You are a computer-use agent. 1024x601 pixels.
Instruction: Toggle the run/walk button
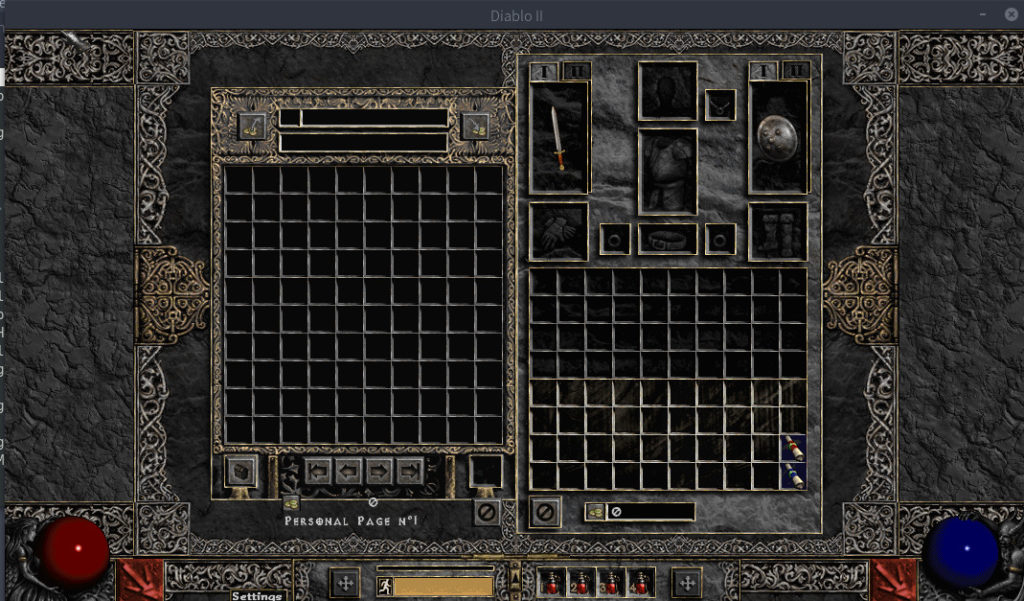384,586
